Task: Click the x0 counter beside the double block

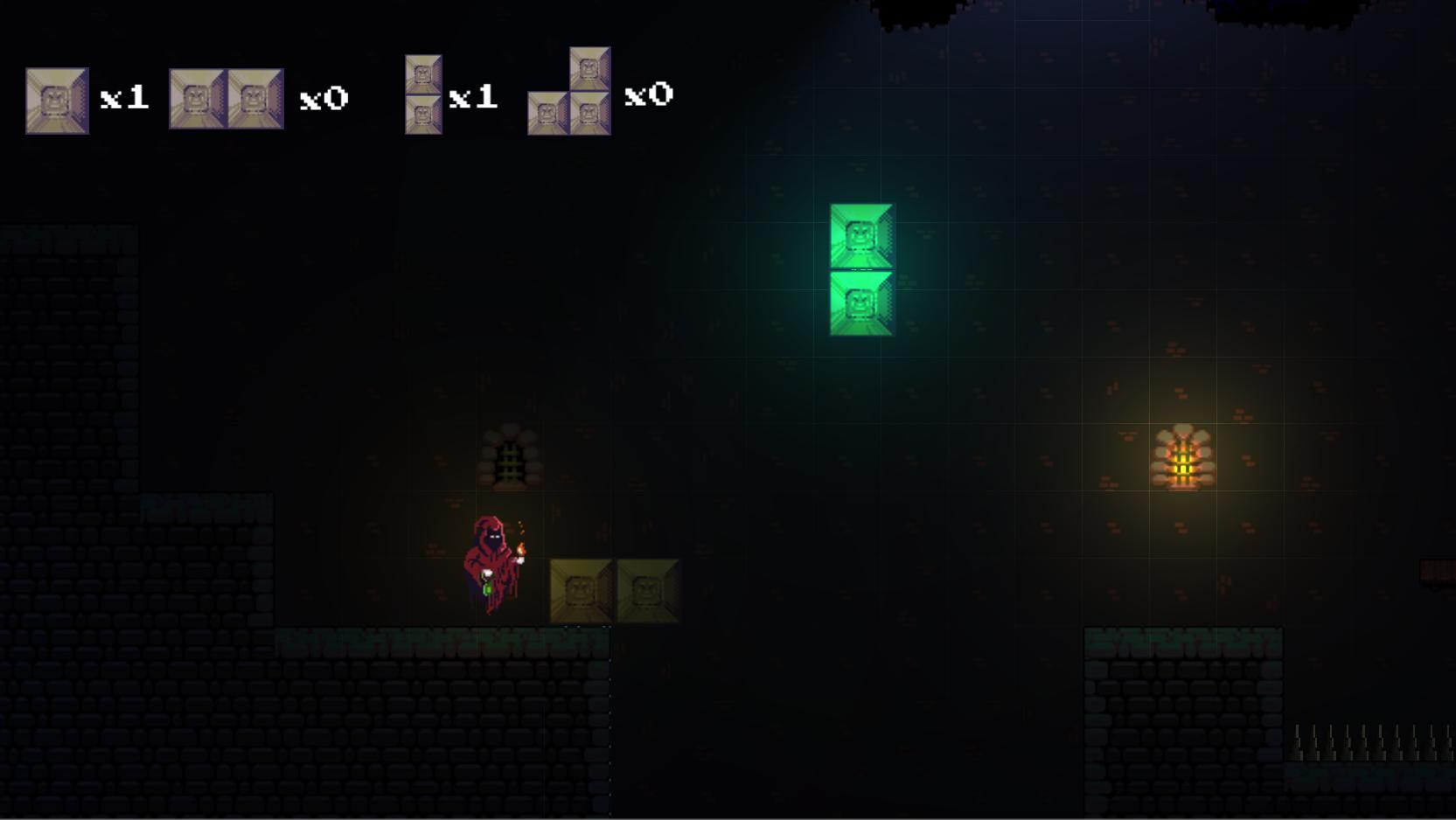Action: (x=322, y=99)
